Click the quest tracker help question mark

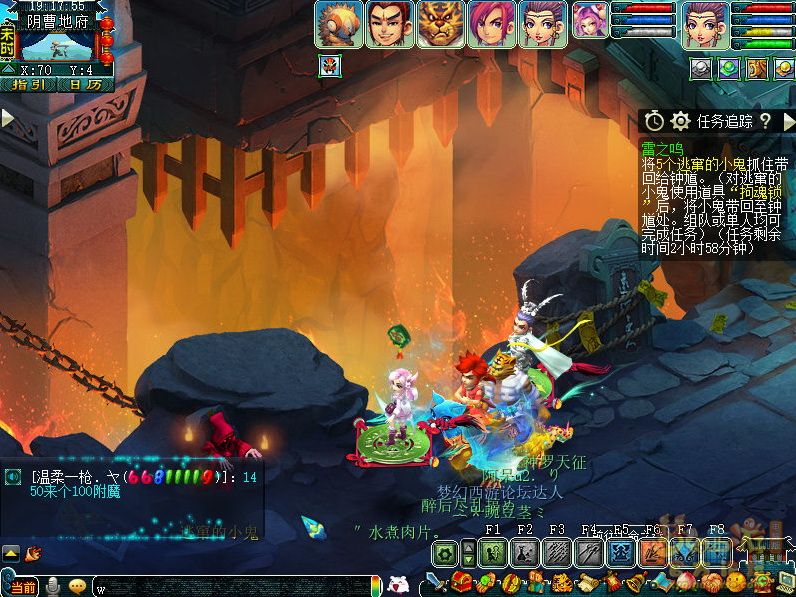click(x=765, y=121)
